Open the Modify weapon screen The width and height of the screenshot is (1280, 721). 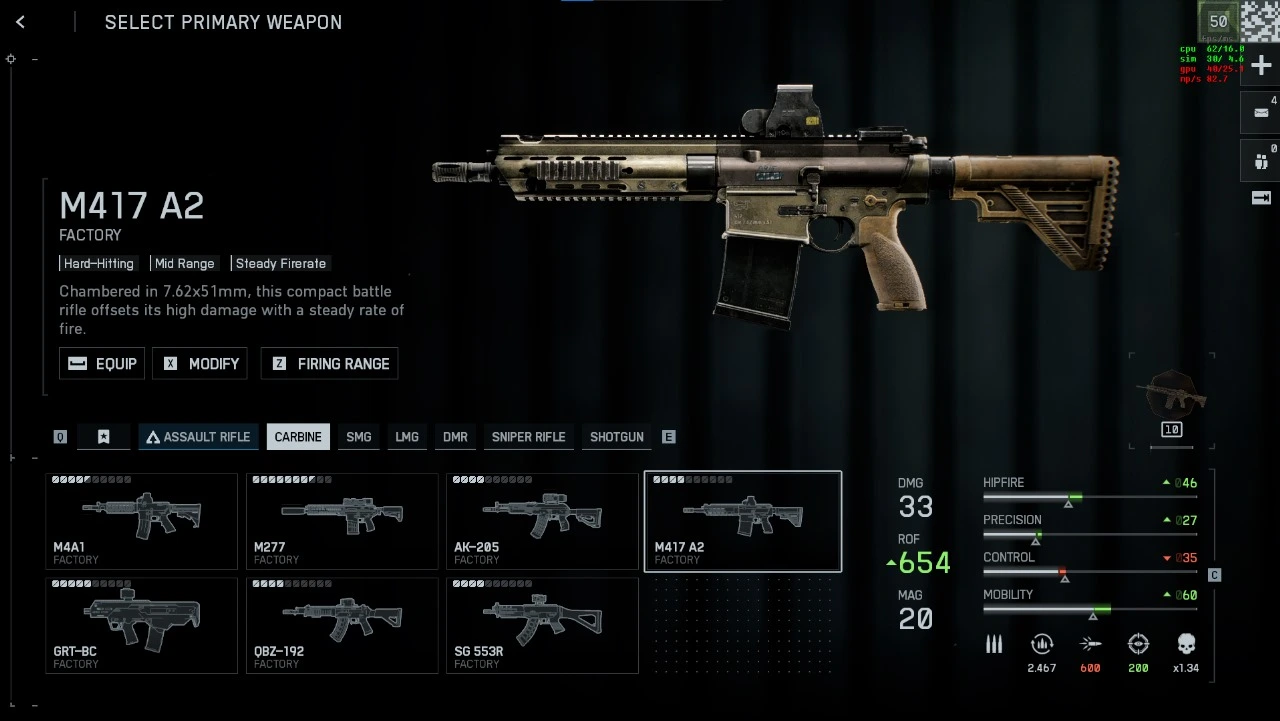199,363
